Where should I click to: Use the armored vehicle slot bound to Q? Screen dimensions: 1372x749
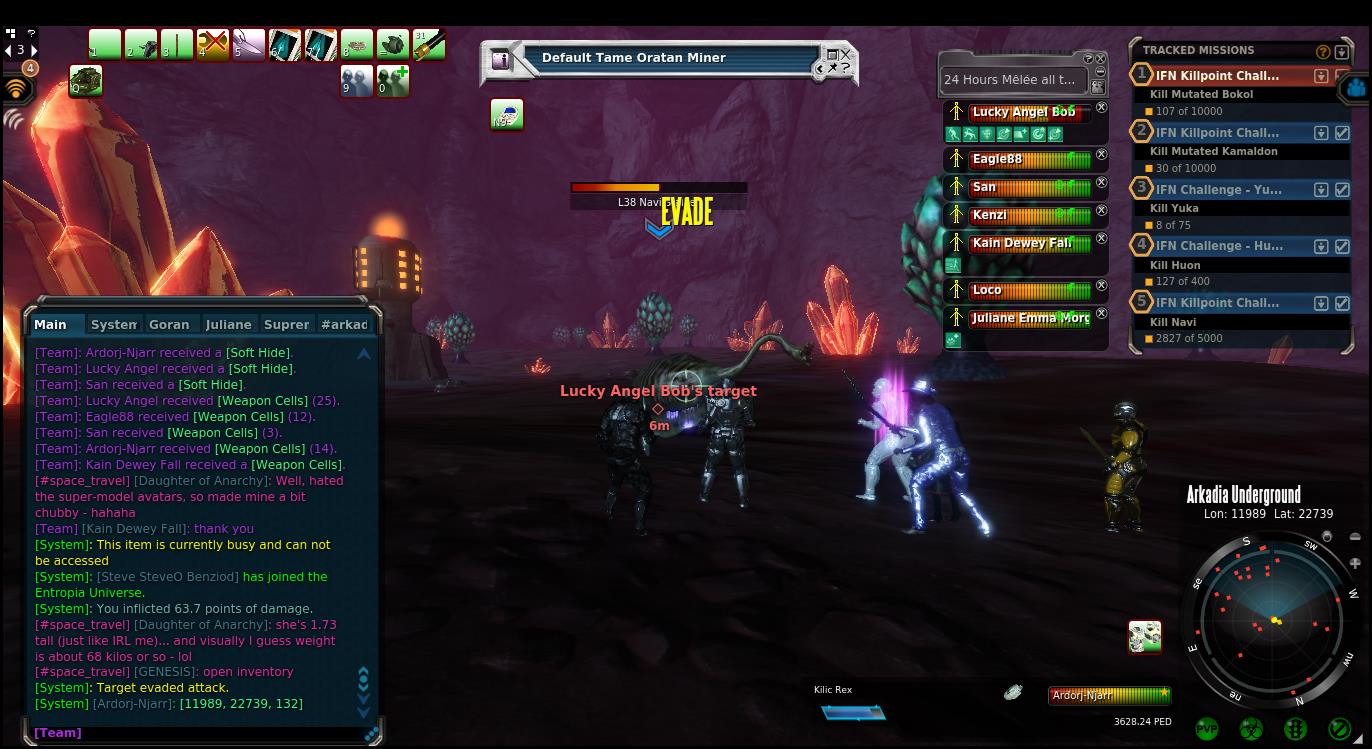point(86,81)
